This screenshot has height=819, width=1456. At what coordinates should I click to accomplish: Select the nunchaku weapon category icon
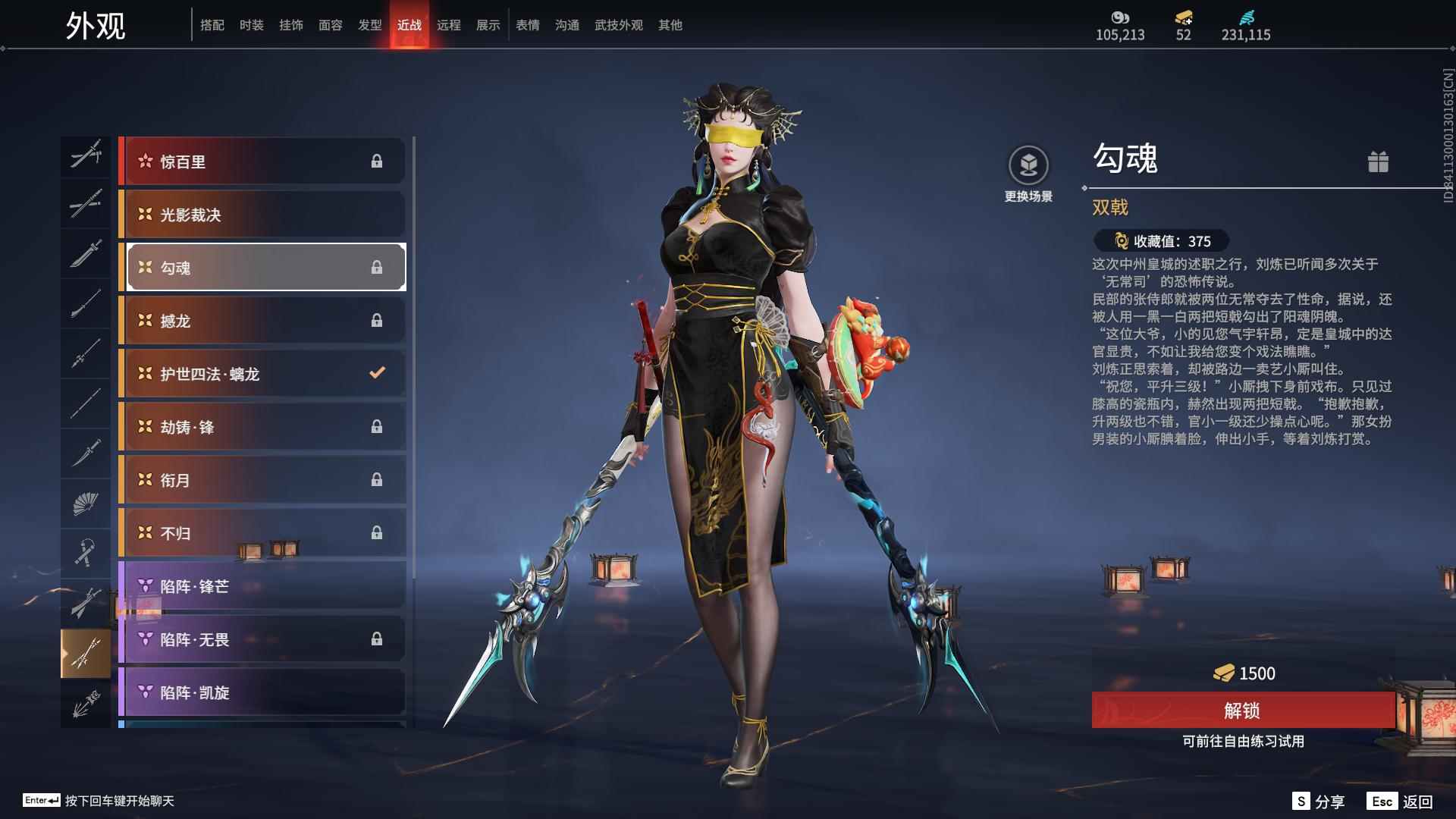[86, 553]
